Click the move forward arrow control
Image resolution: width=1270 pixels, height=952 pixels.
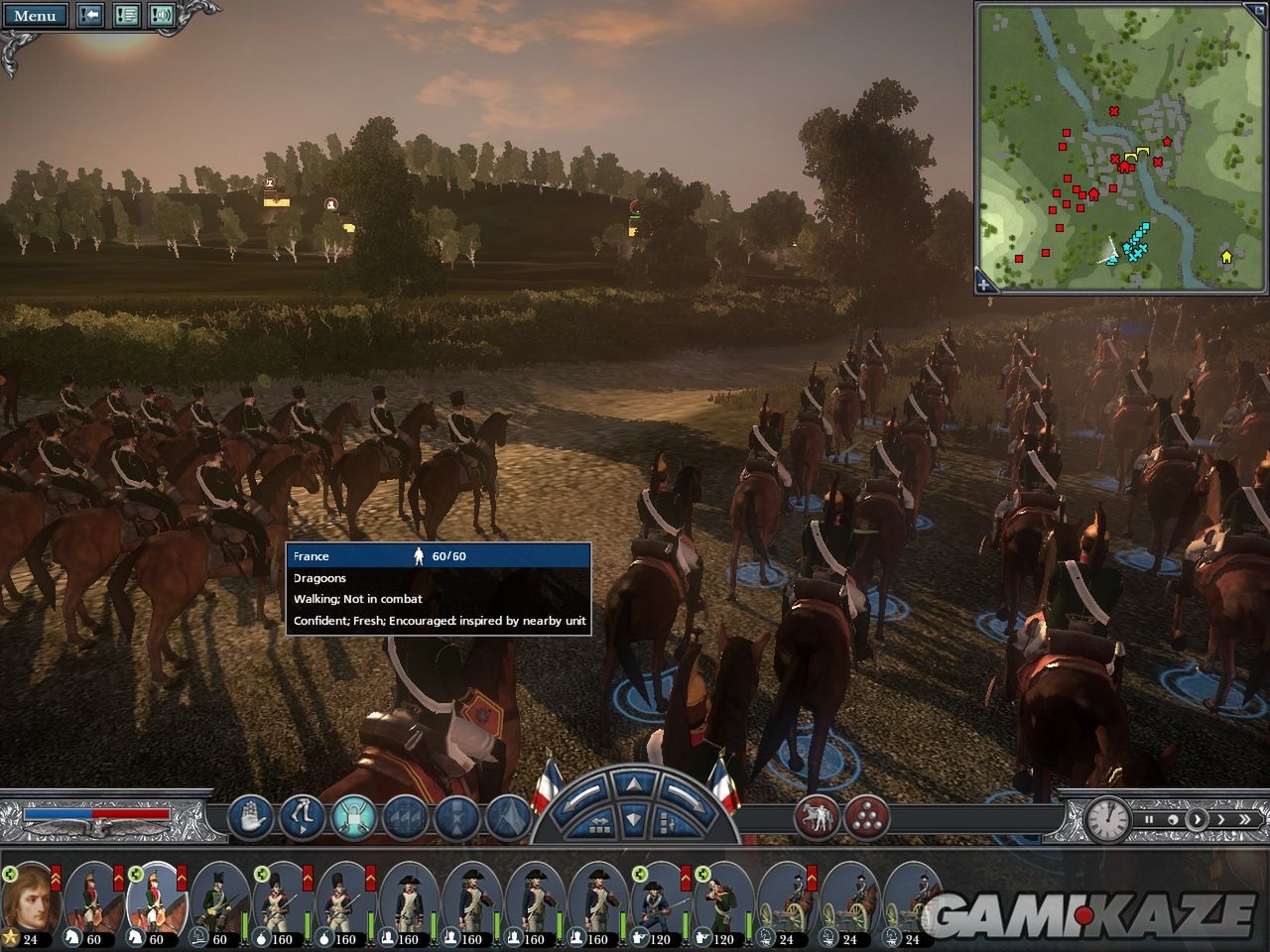(633, 786)
